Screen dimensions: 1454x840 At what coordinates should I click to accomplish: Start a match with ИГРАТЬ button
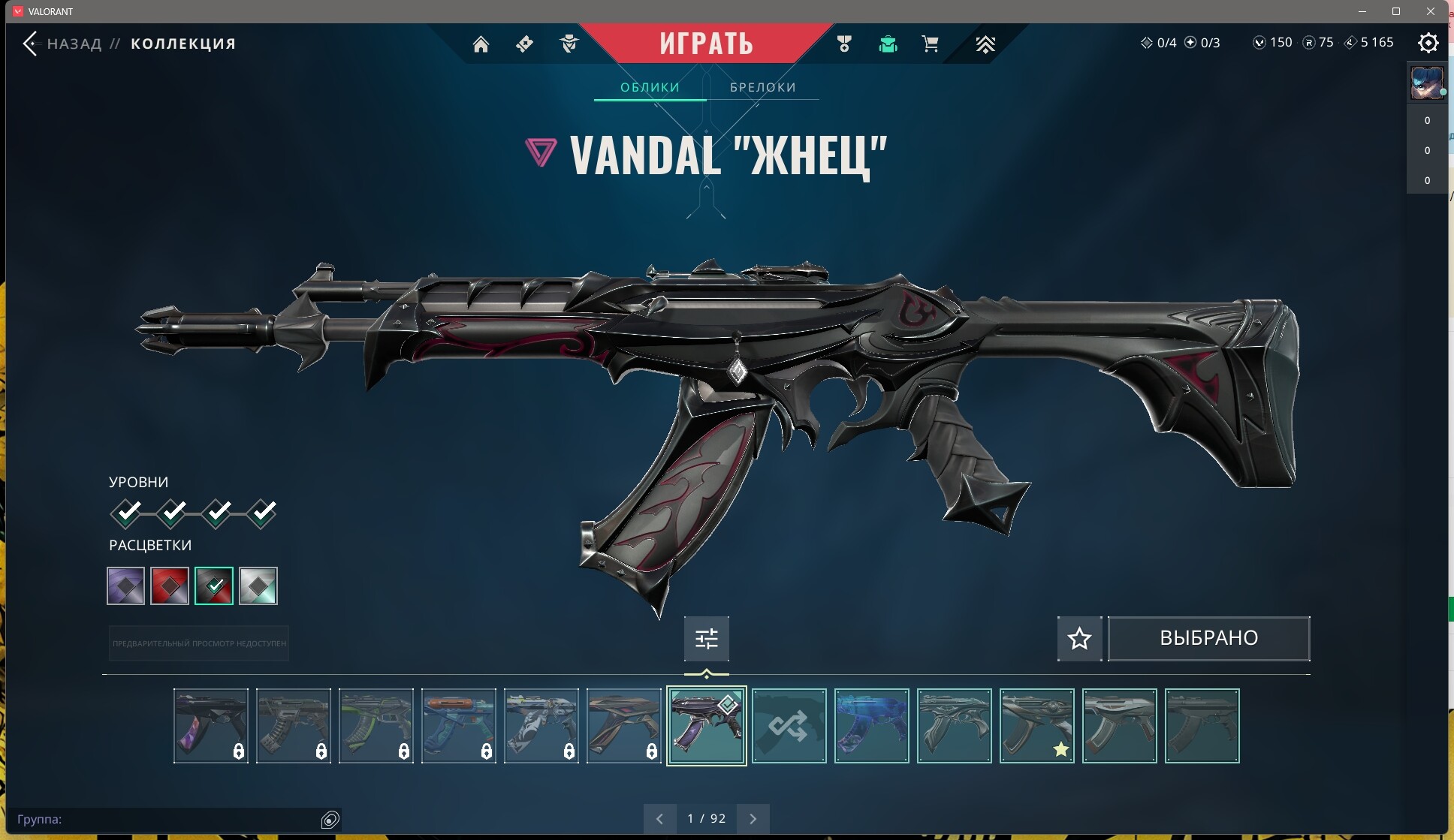click(x=706, y=44)
